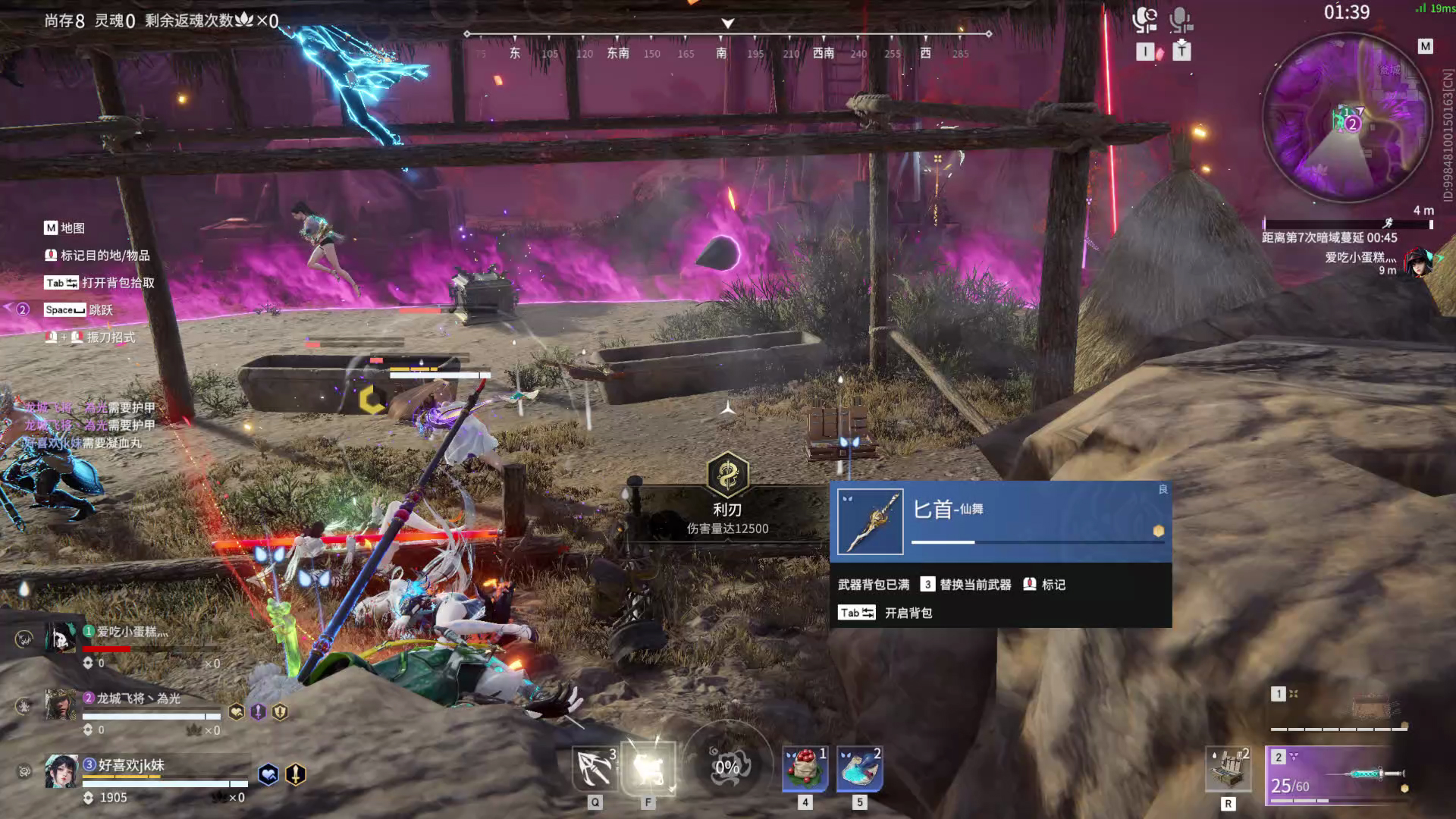Image resolution: width=1456 pixels, height=819 pixels.
Task: Toggle the microphone icon
Action: [x=1180, y=20]
